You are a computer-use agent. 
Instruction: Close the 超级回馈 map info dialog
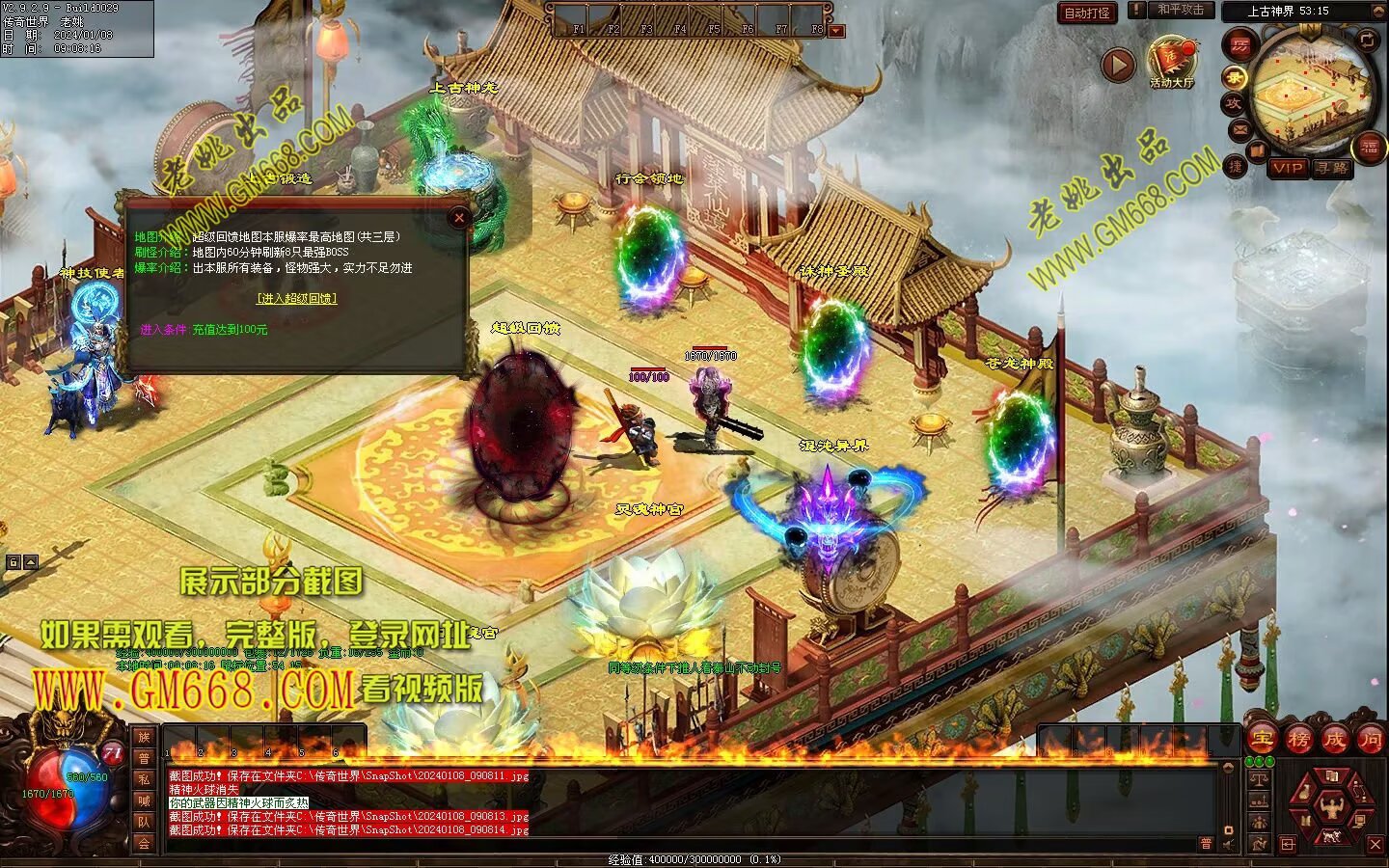pos(459,218)
